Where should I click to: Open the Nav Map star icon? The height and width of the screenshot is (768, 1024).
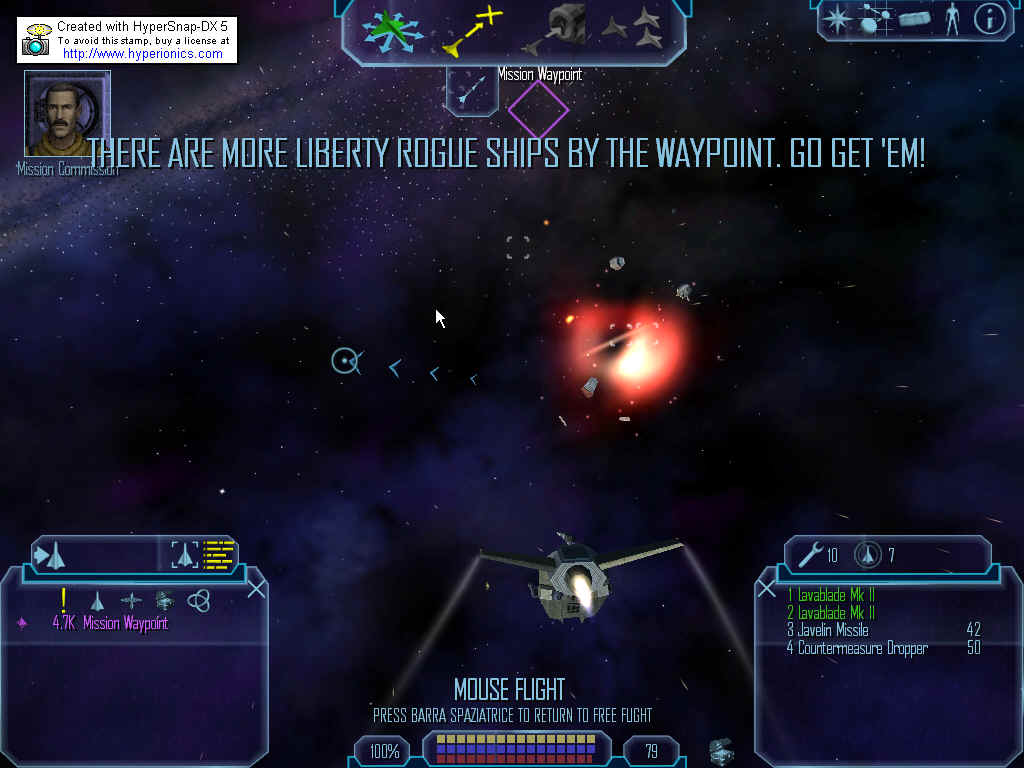(834, 18)
